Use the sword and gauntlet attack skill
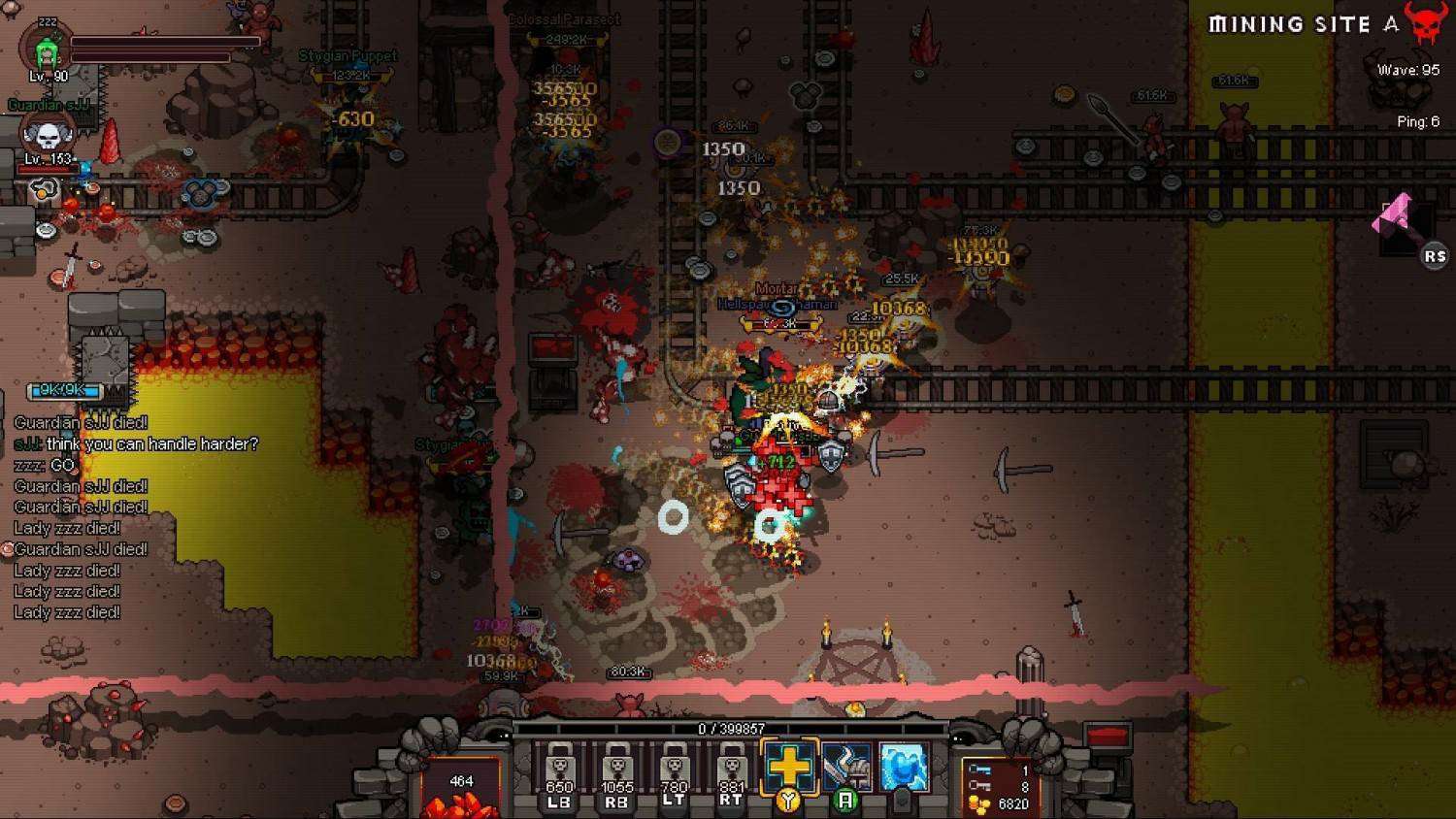 coord(846,768)
